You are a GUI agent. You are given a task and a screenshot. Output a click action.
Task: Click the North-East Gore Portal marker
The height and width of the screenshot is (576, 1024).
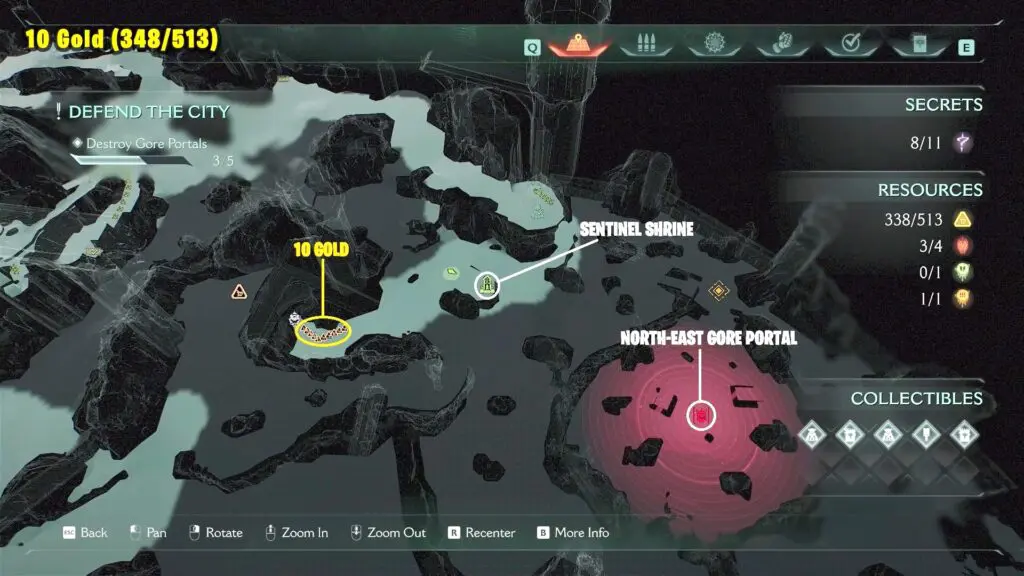pos(702,414)
